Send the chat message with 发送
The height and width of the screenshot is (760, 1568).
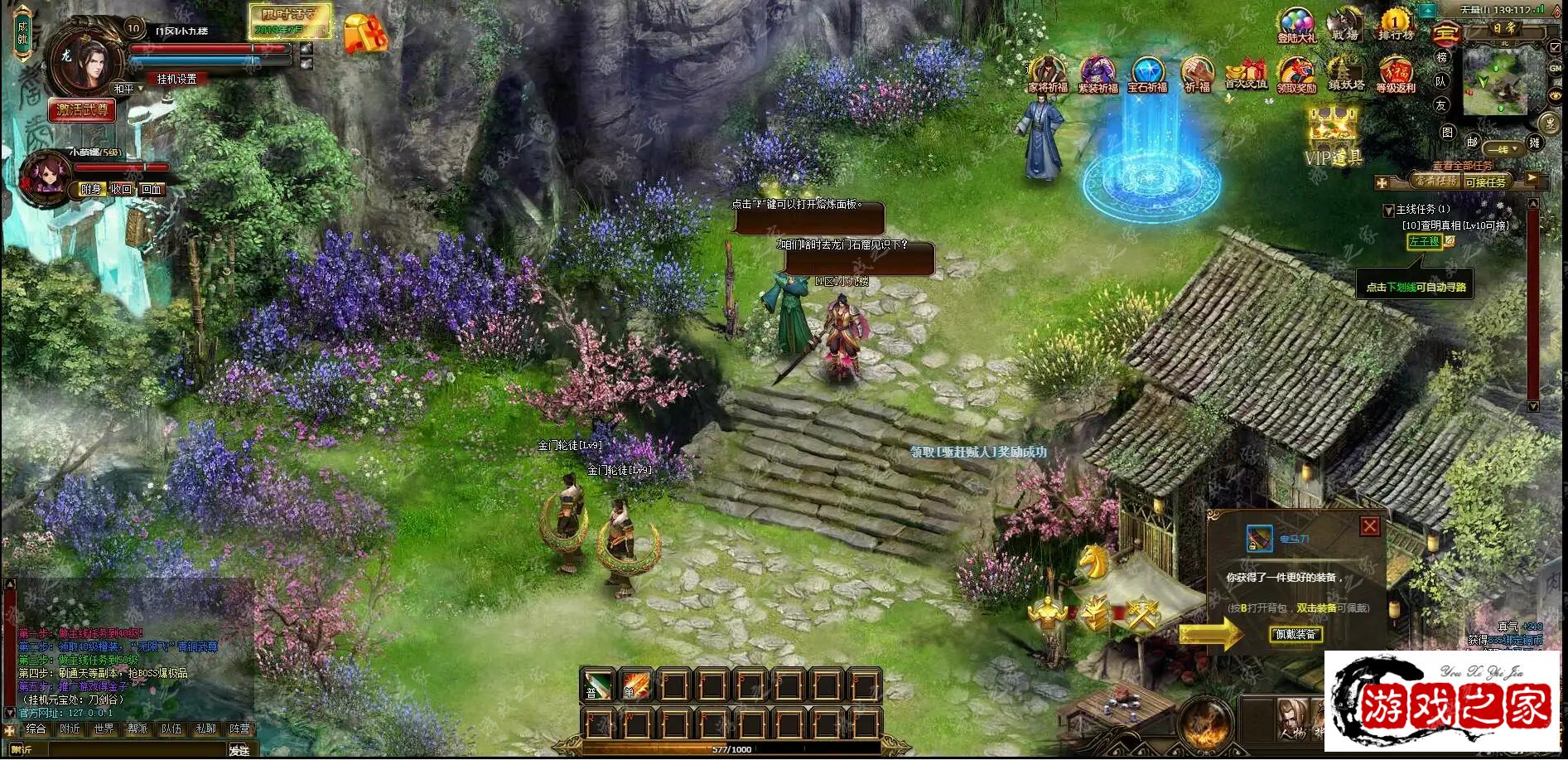coord(239,750)
